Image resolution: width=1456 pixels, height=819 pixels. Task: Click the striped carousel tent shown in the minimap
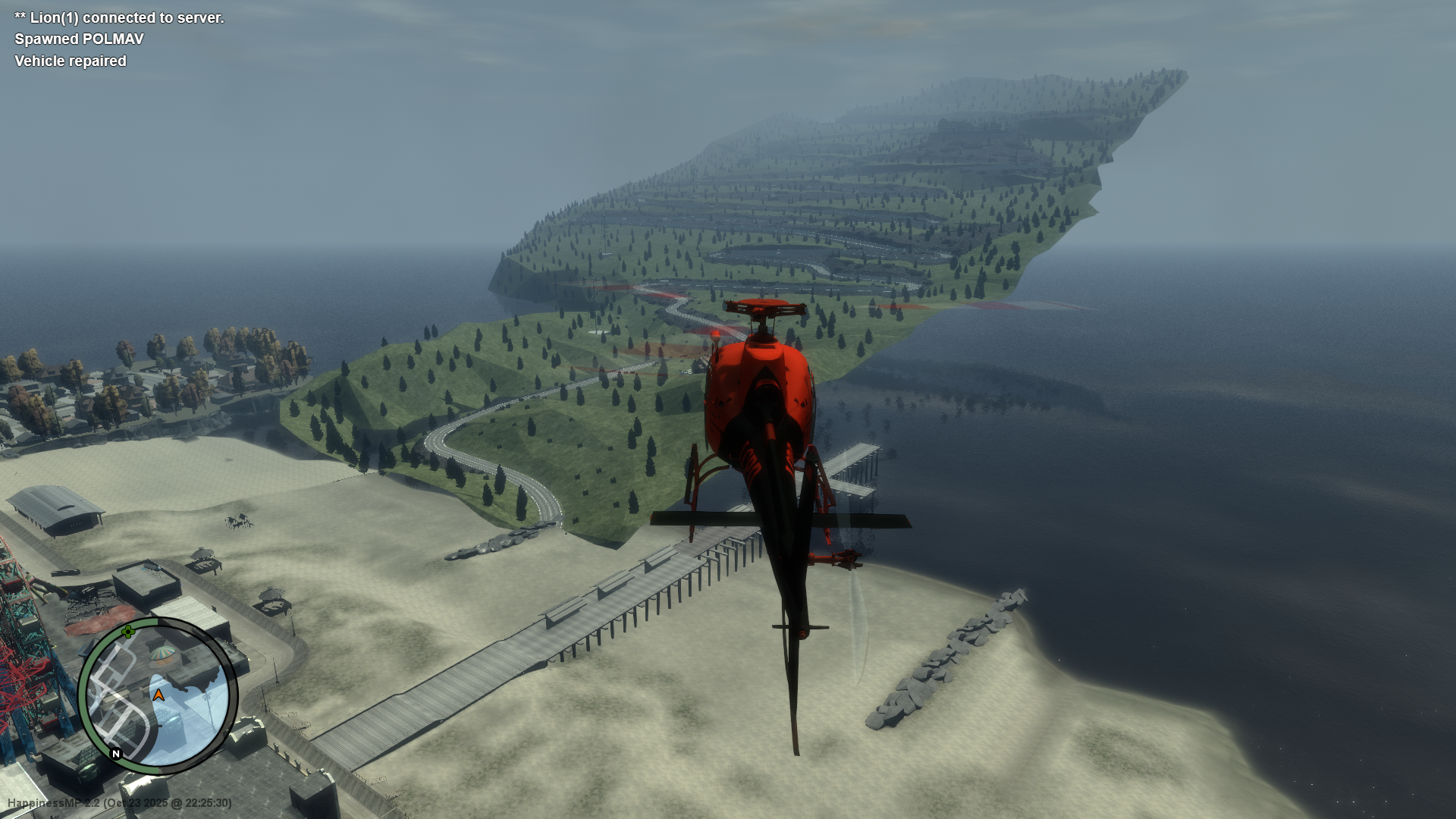coord(162,653)
